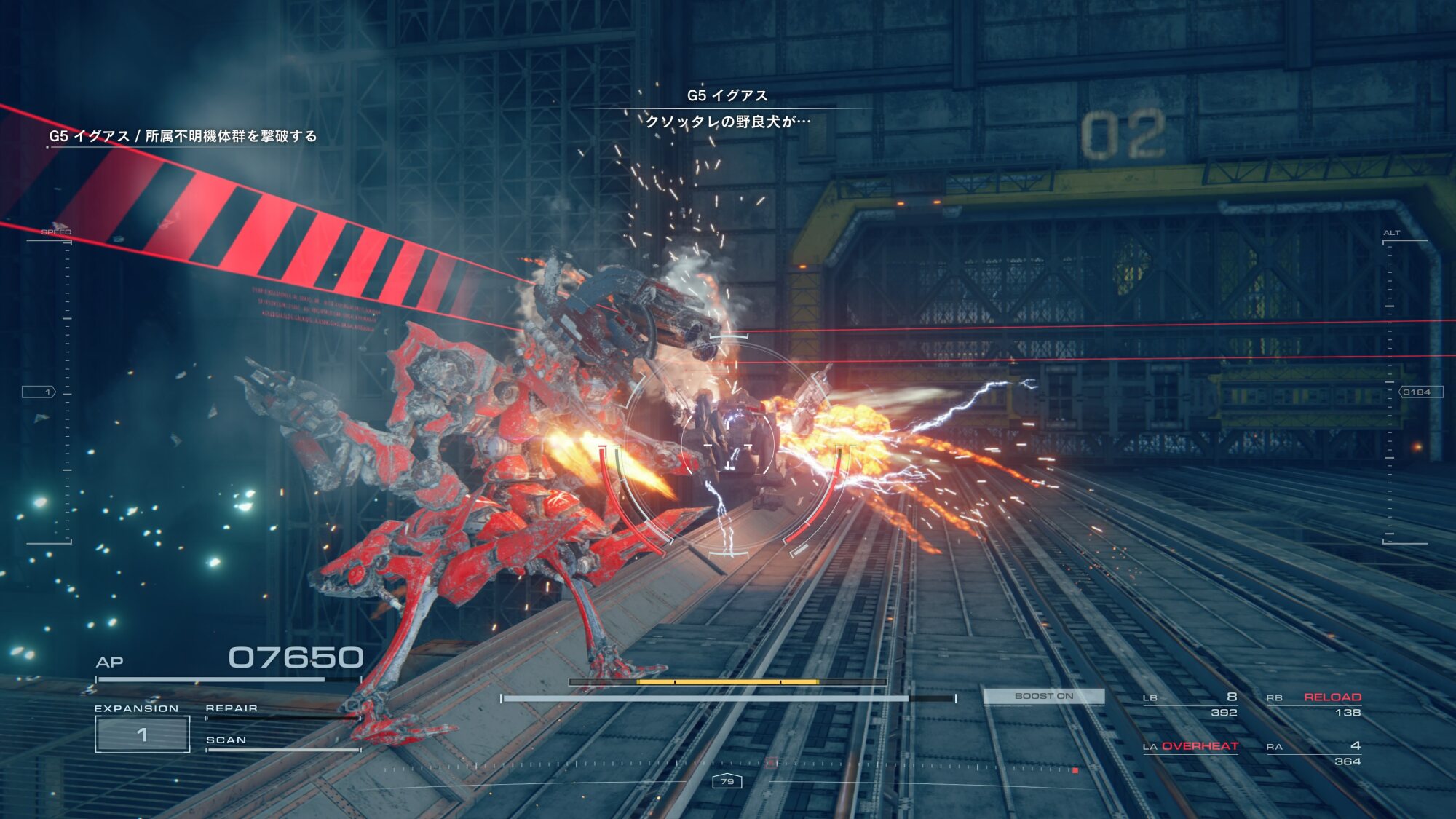Choose the RB weapon slot showing RELOAD
This screenshot has height=819, width=1456.
tap(1314, 704)
